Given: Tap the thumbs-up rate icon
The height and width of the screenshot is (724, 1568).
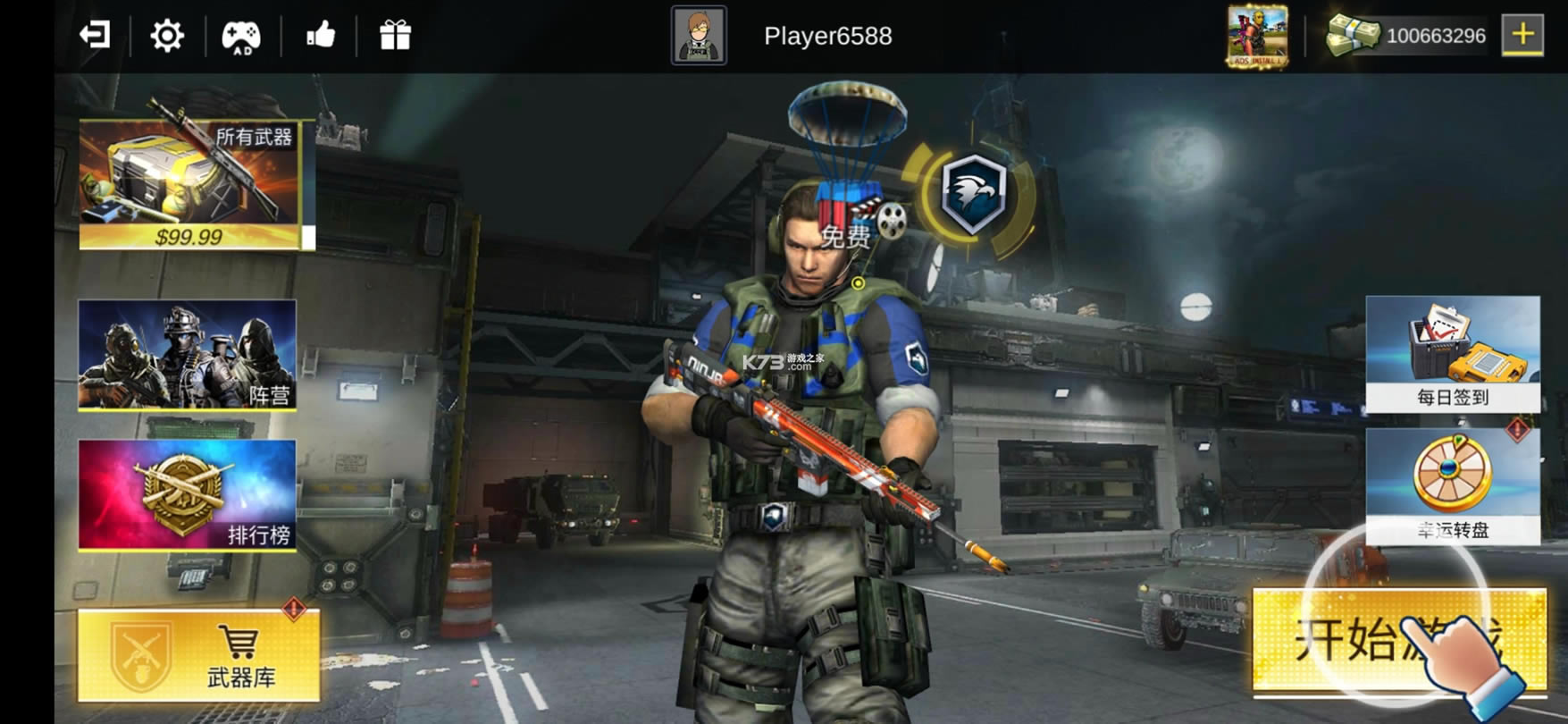Looking at the screenshot, I should coord(320,36).
